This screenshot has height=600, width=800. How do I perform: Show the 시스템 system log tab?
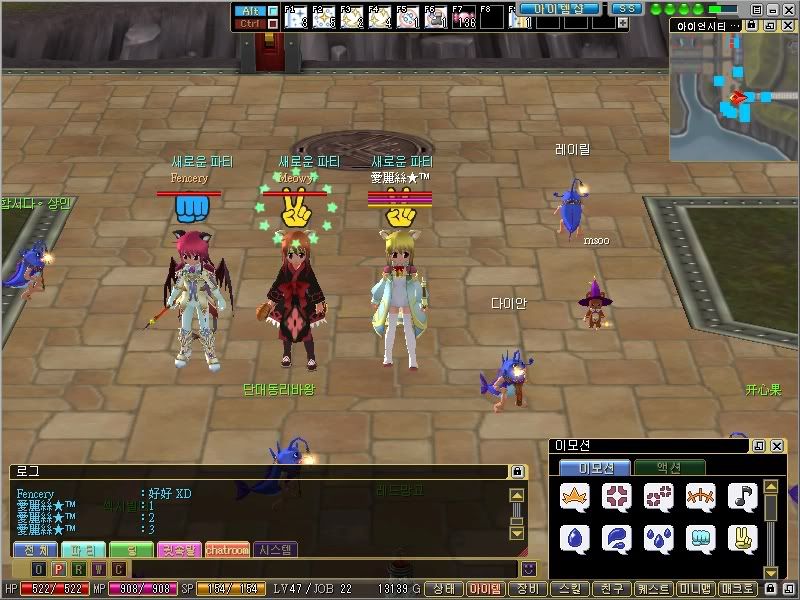click(x=275, y=549)
